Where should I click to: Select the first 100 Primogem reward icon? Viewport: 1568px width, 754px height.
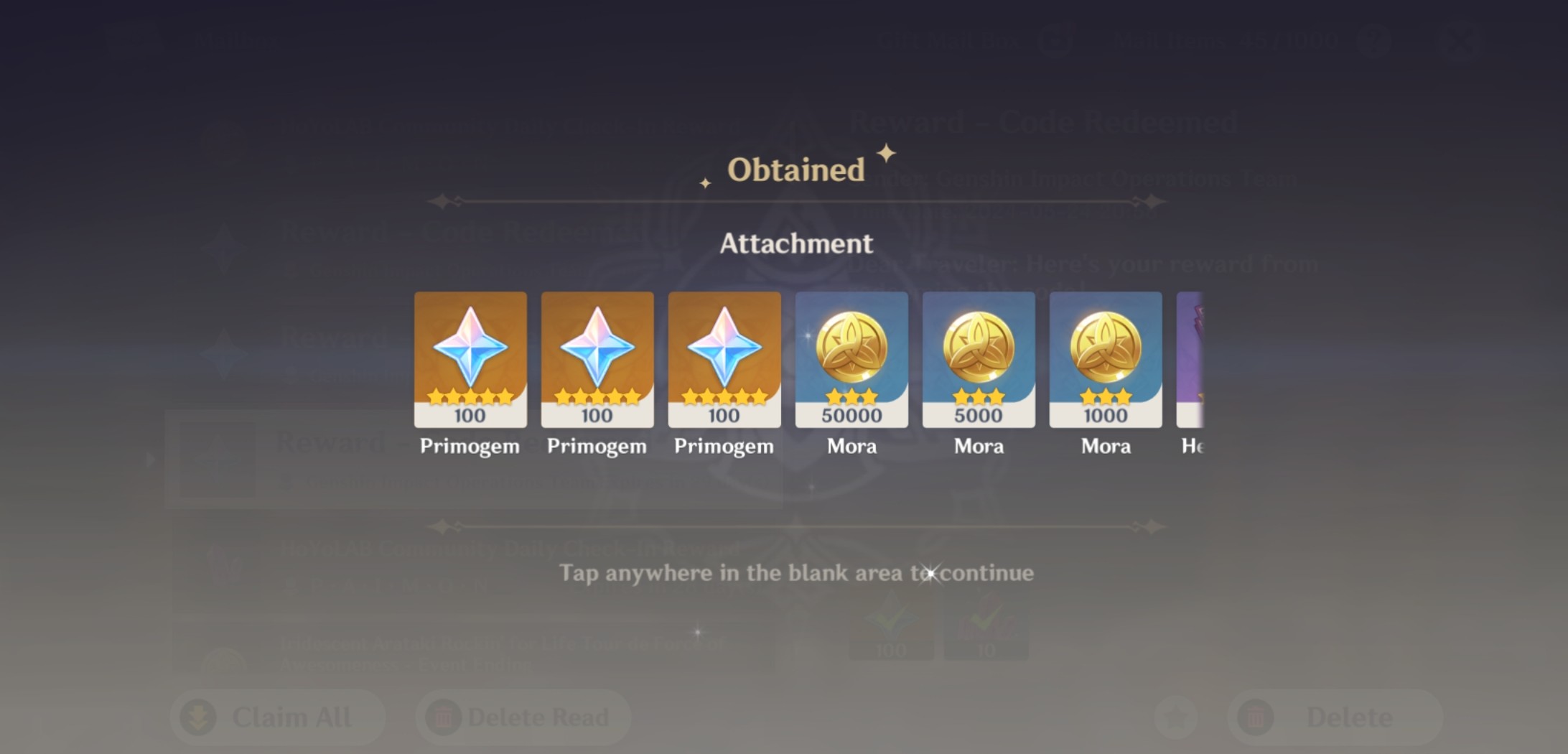click(x=470, y=359)
